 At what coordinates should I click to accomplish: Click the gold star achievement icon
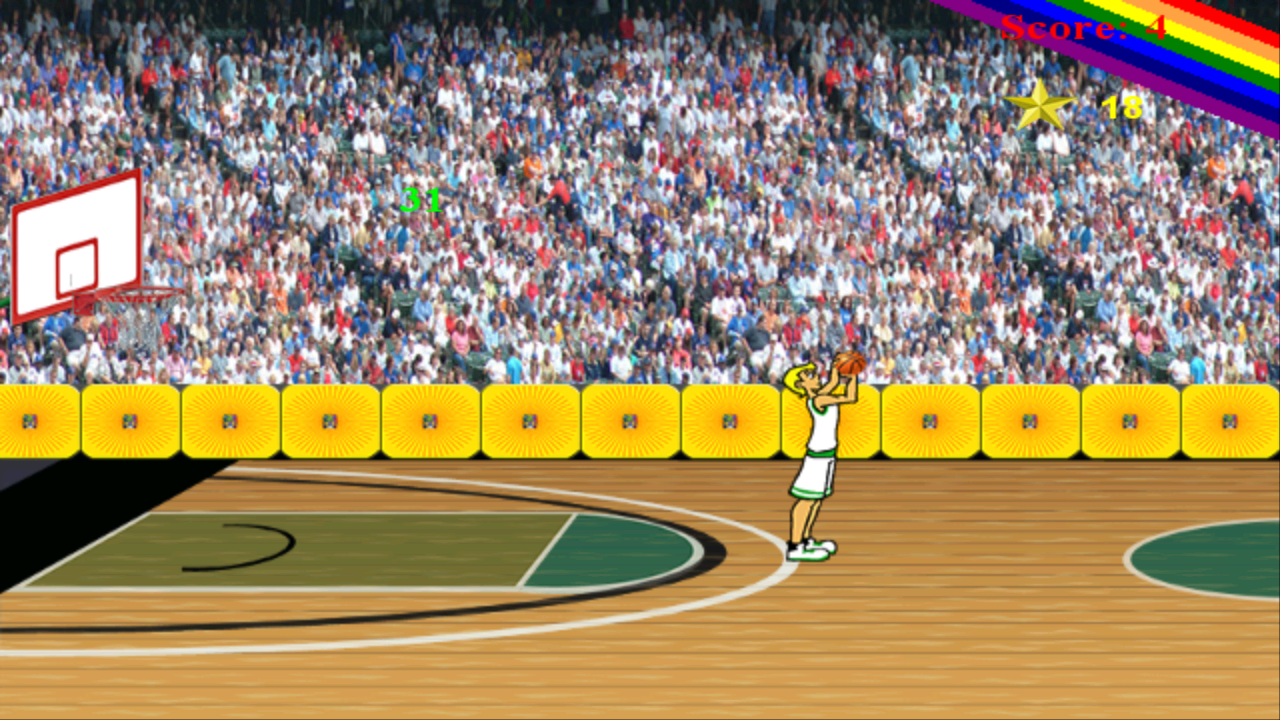point(1043,103)
